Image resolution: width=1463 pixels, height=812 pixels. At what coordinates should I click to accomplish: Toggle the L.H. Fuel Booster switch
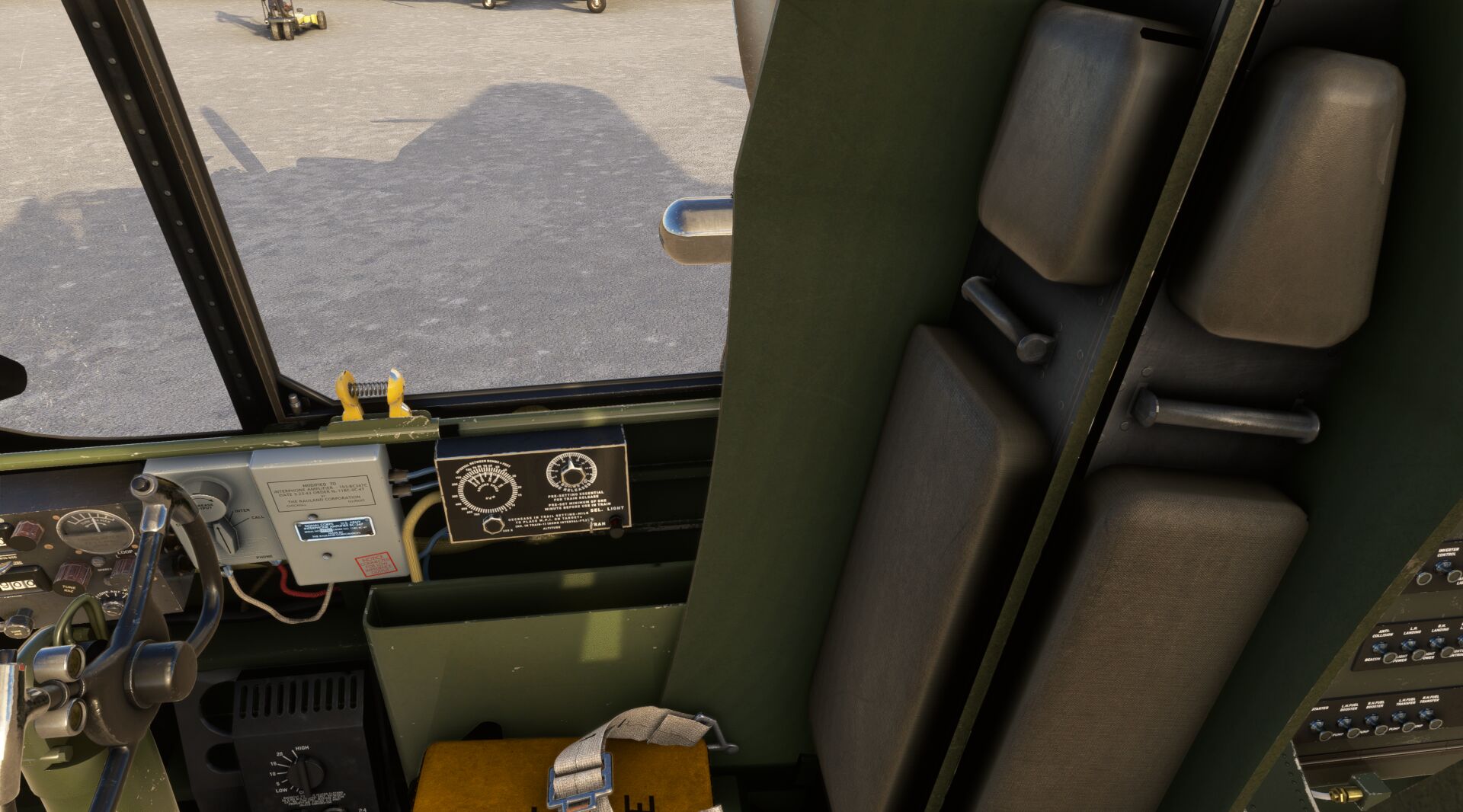point(1345,723)
